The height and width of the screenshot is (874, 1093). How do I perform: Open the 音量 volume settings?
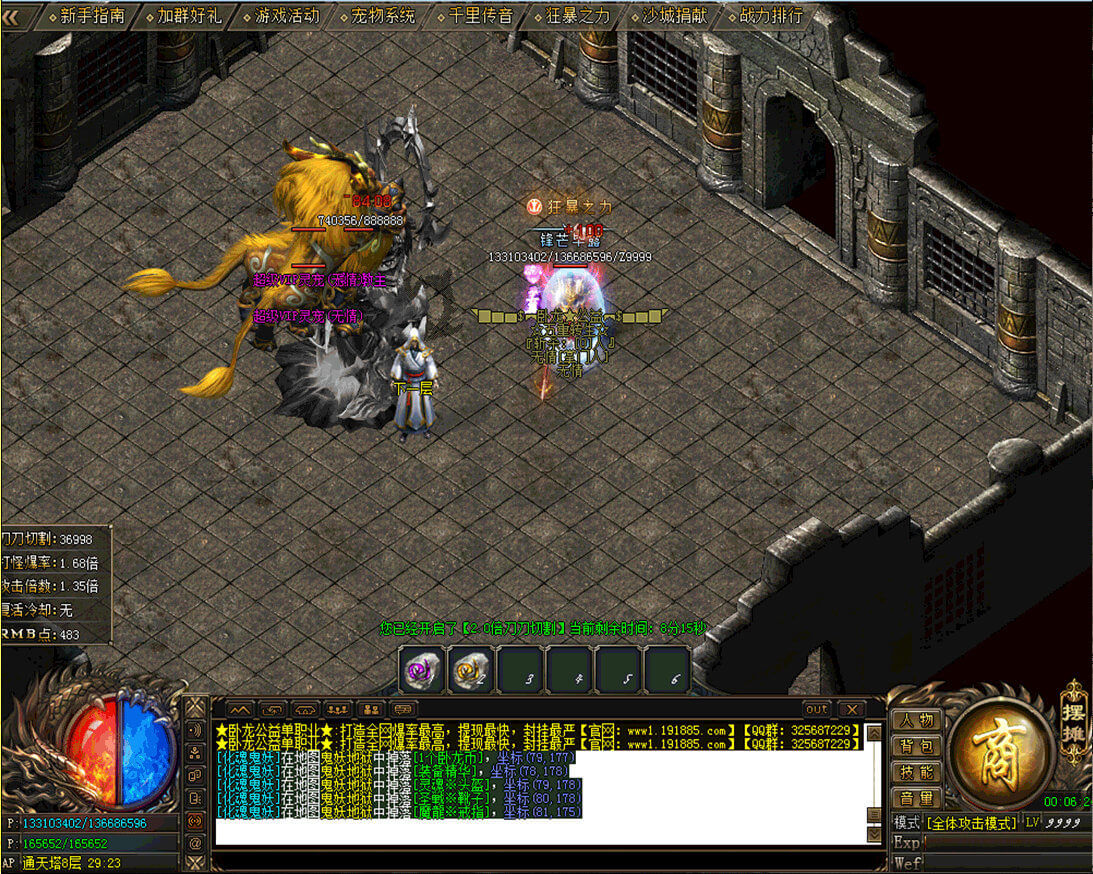tap(915, 798)
